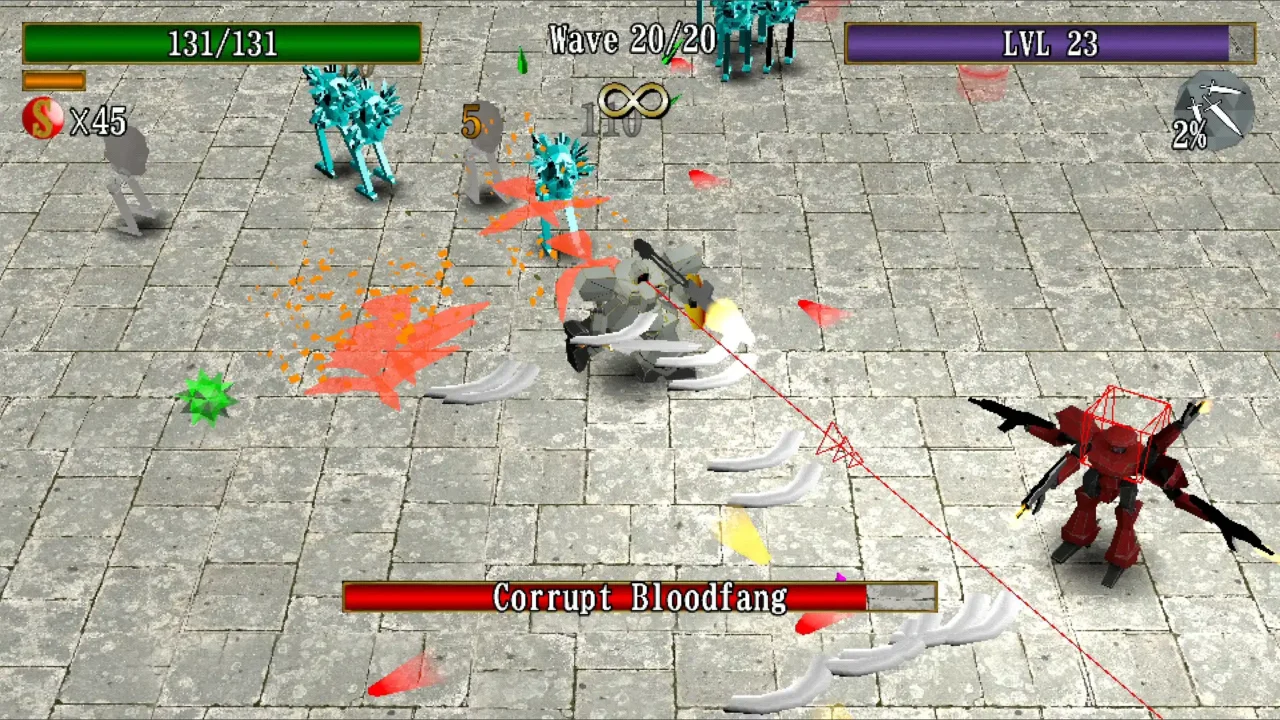The image size is (1280, 720).
Task: Click the LVL 23 purple level bar
Action: click(x=1048, y=44)
